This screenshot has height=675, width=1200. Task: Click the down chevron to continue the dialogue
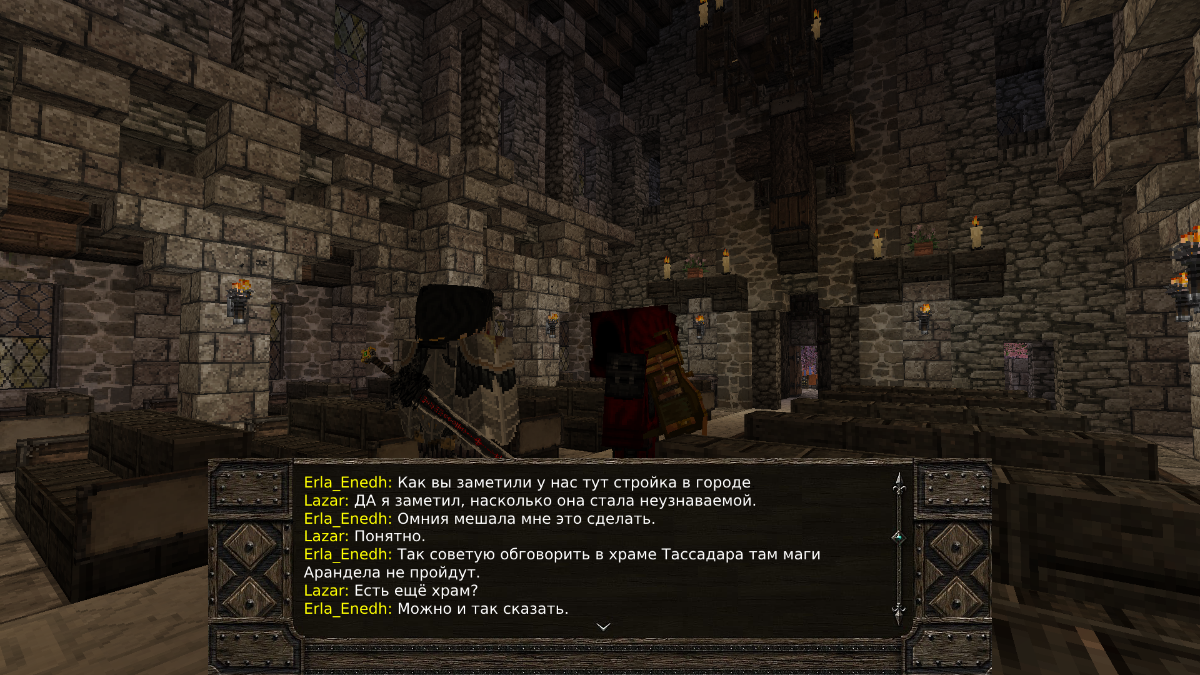point(603,626)
